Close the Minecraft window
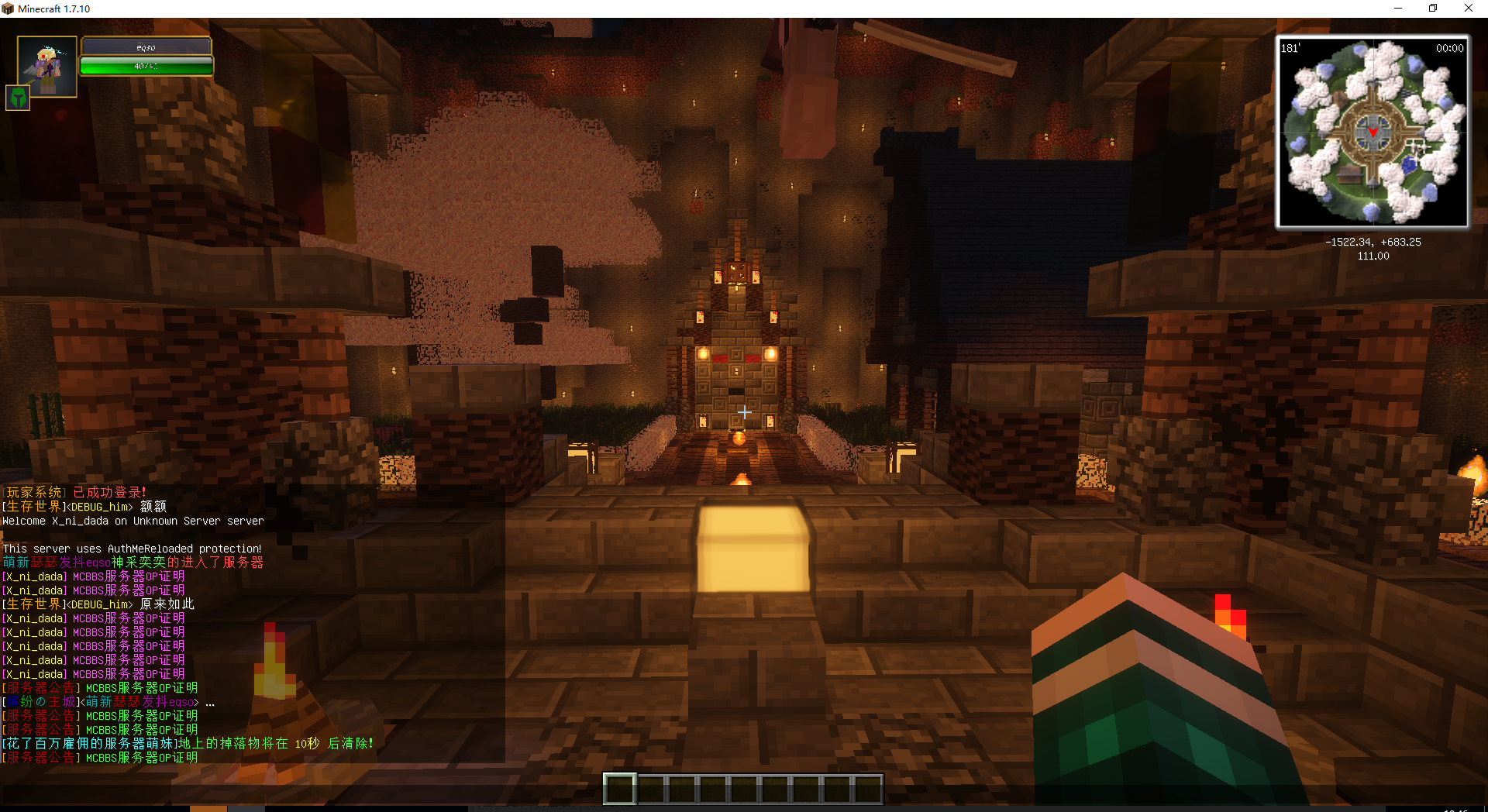Image resolution: width=1488 pixels, height=812 pixels. [x=1468, y=9]
